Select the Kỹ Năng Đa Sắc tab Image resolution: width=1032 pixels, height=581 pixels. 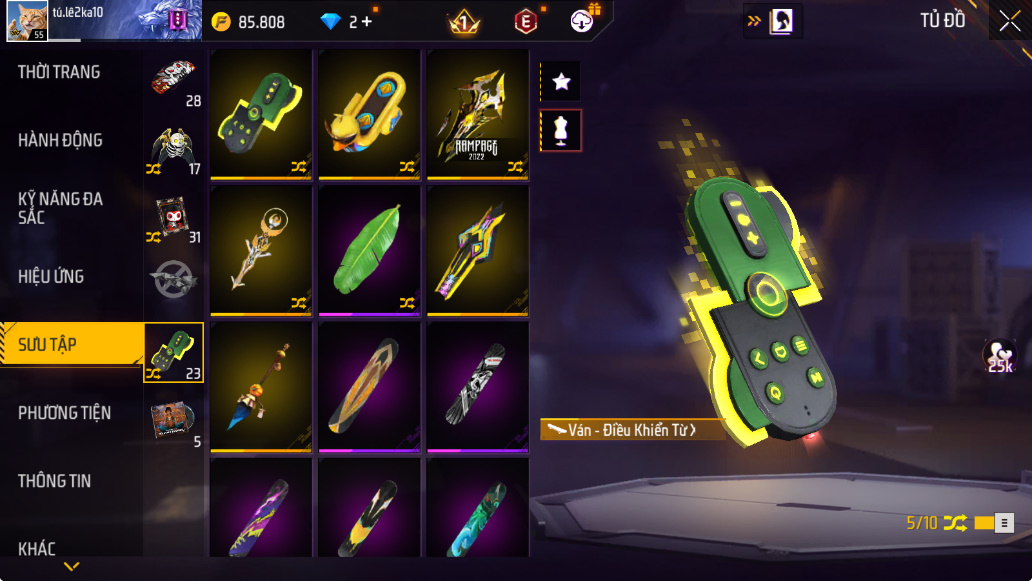click(x=60, y=208)
